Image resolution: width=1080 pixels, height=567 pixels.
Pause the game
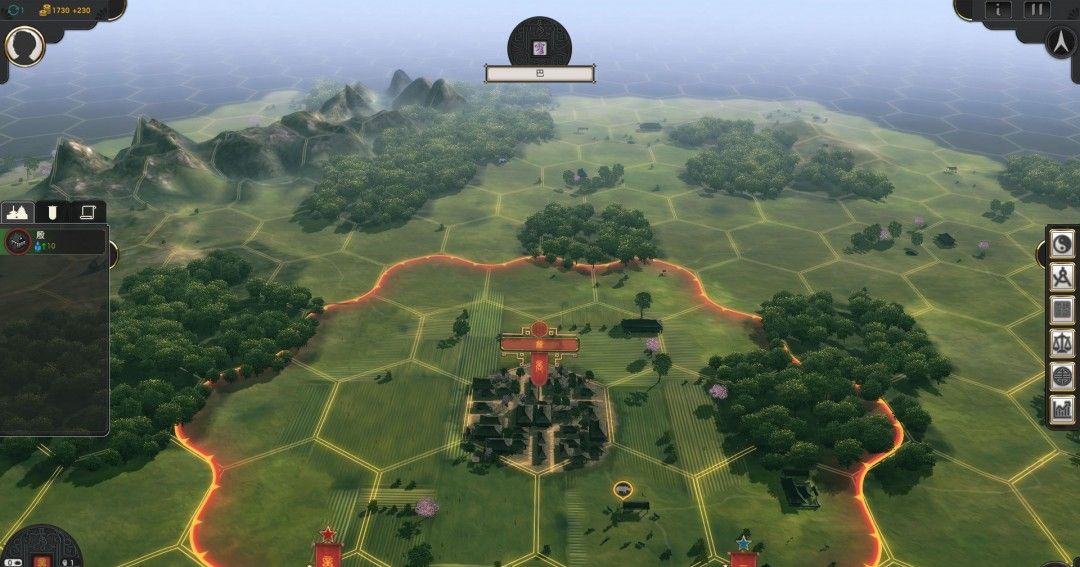tap(1036, 10)
